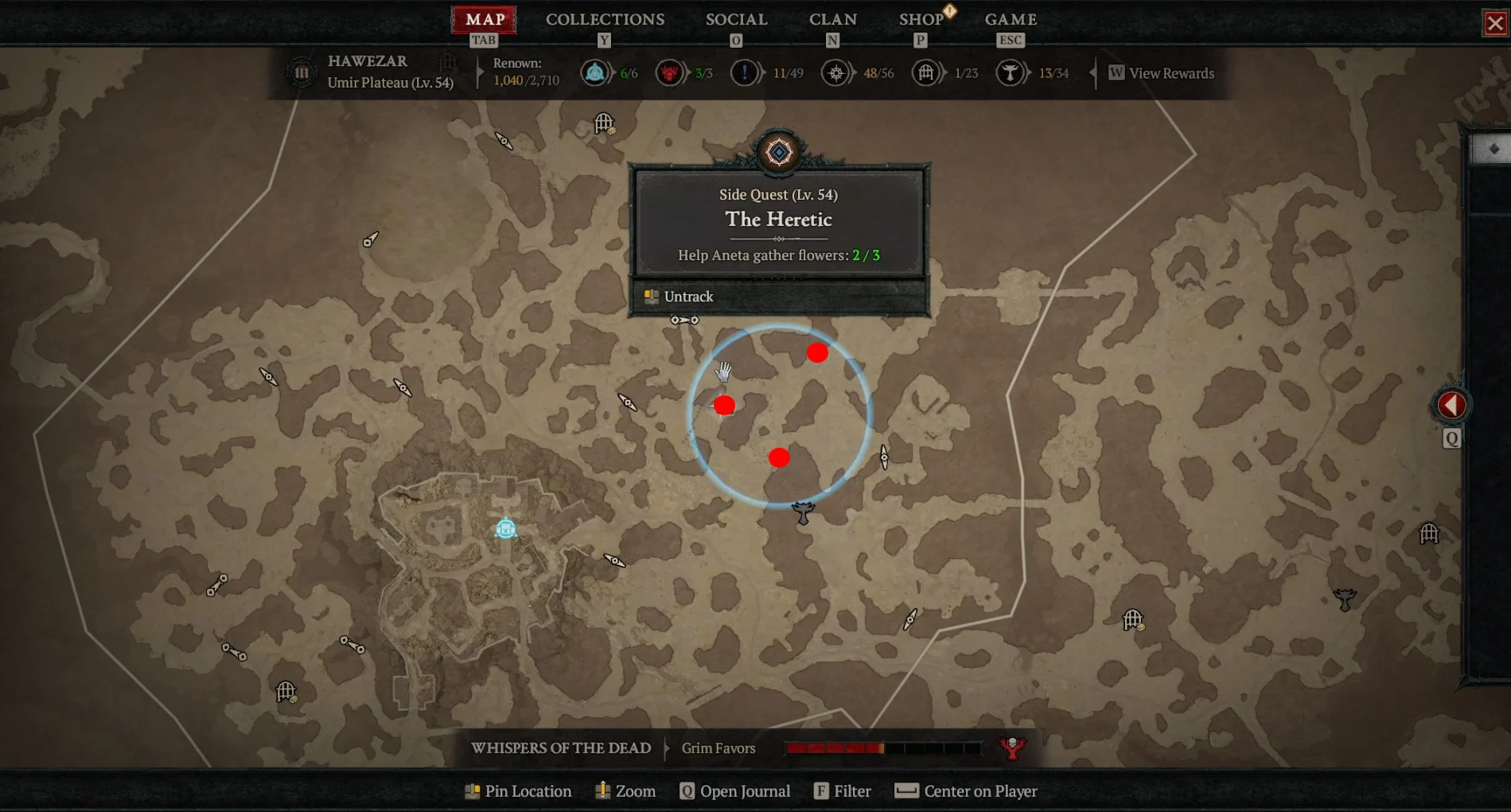1511x812 pixels.
Task: Switch to the Map tab
Action: point(485,20)
